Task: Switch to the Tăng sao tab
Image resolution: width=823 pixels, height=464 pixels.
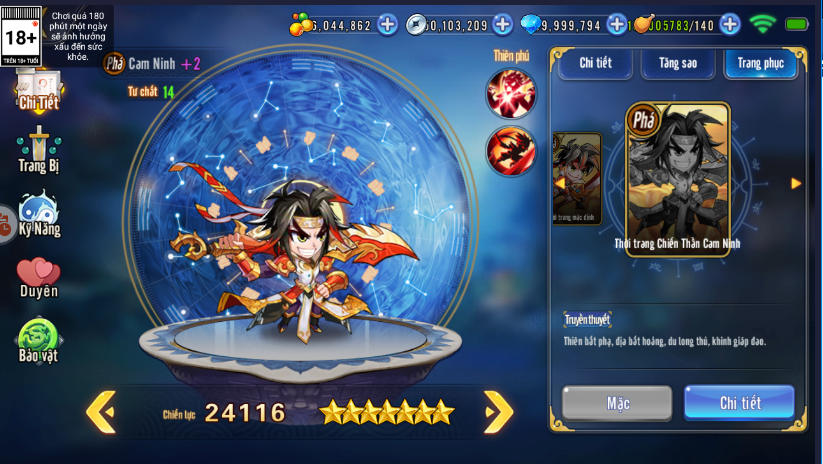Action: pyautogui.click(x=678, y=63)
